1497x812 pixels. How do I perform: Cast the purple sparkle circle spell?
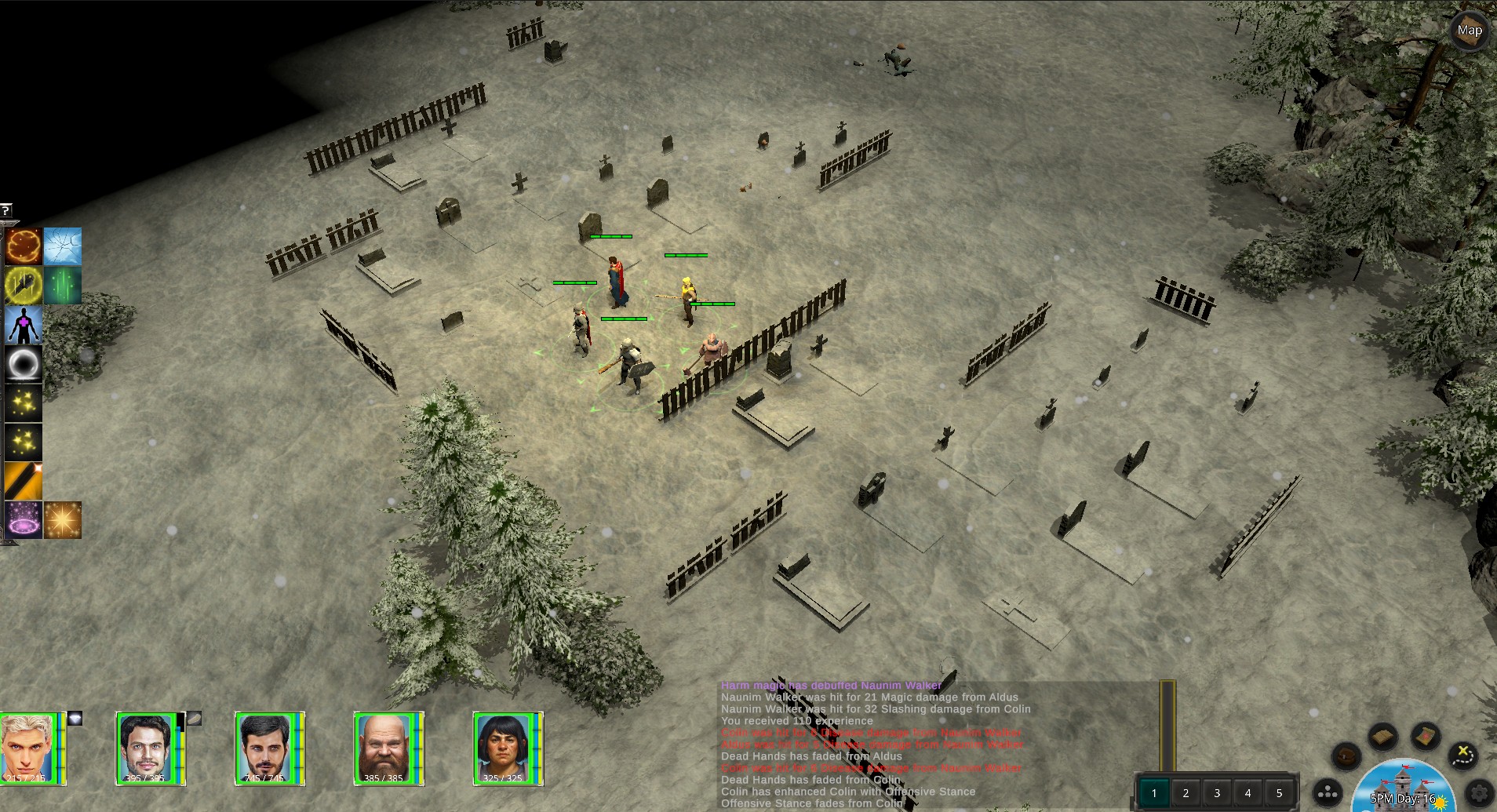[24, 520]
